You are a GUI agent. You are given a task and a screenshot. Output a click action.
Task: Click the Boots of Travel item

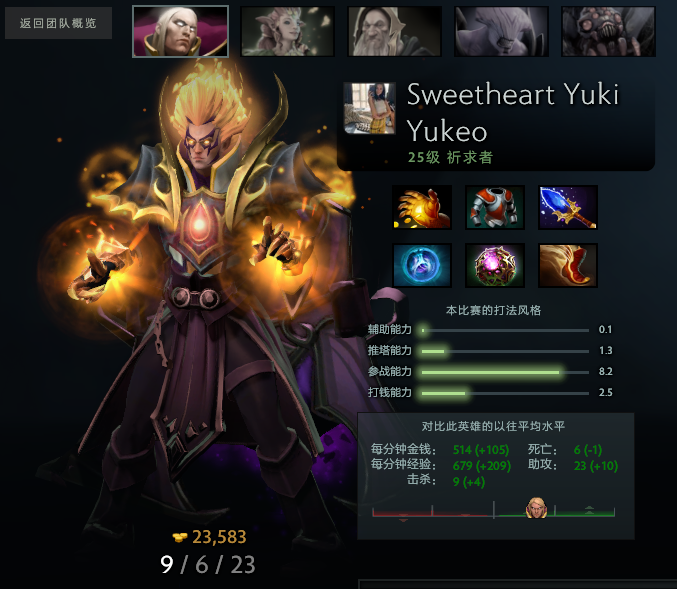click(568, 266)
